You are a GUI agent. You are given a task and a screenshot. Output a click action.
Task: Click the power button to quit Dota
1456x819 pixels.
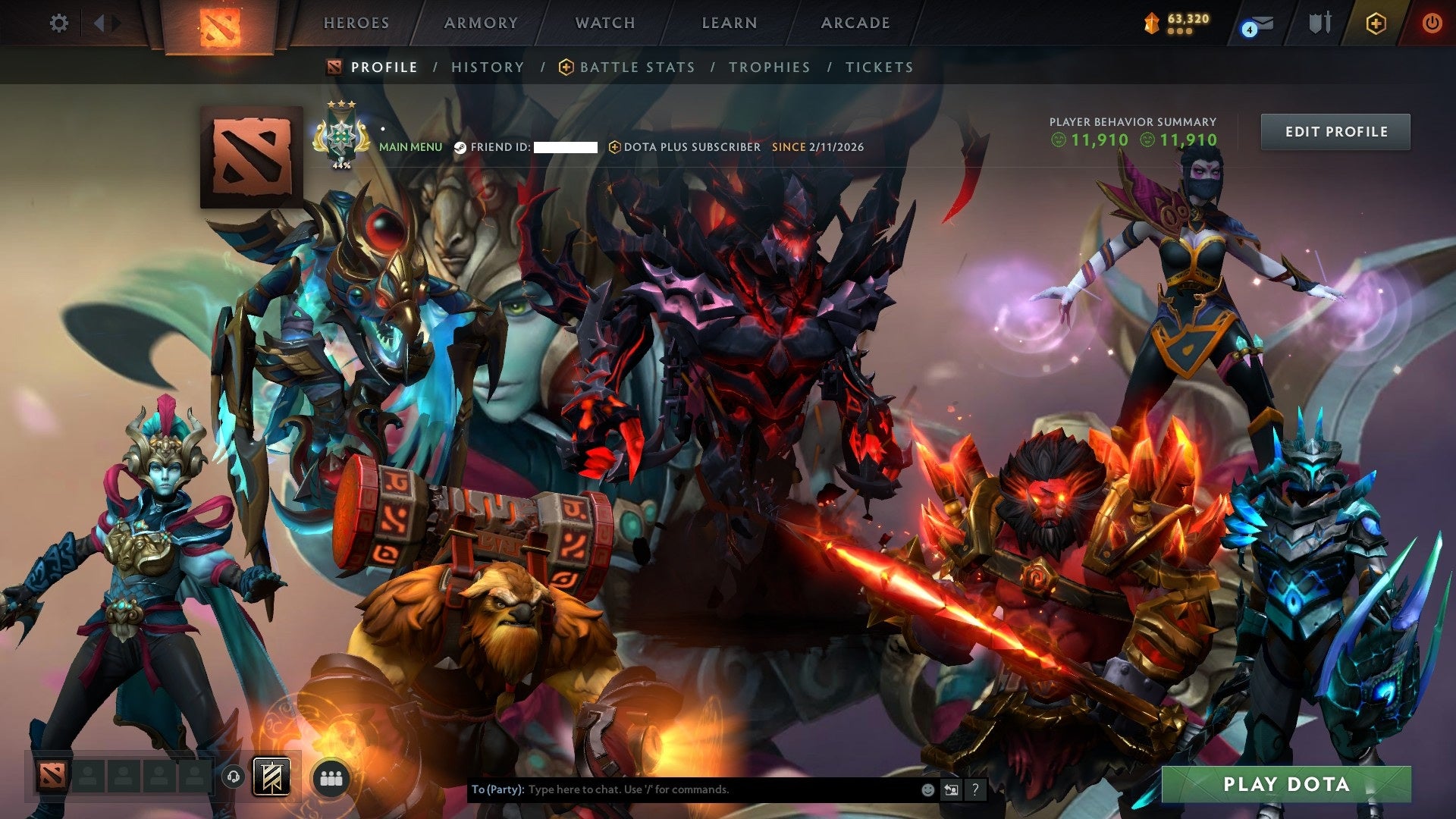[1433, 24]
